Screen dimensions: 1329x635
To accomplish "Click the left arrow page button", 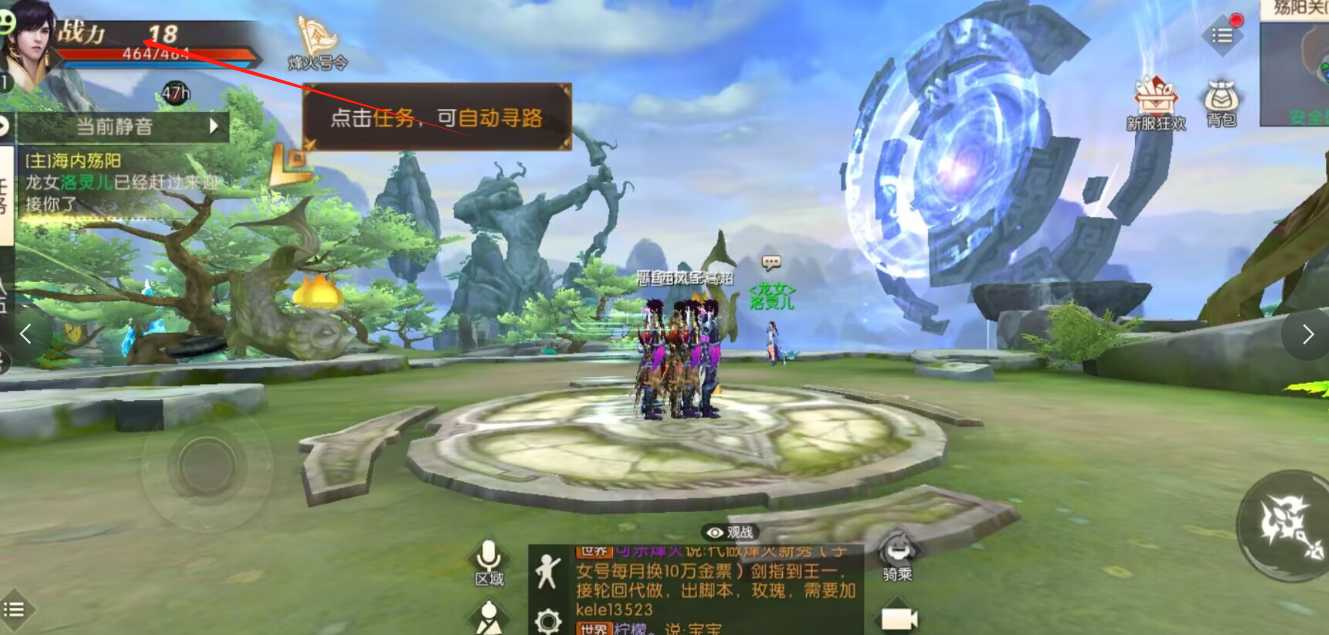I will pyautogui.click(x=27, y=334).
